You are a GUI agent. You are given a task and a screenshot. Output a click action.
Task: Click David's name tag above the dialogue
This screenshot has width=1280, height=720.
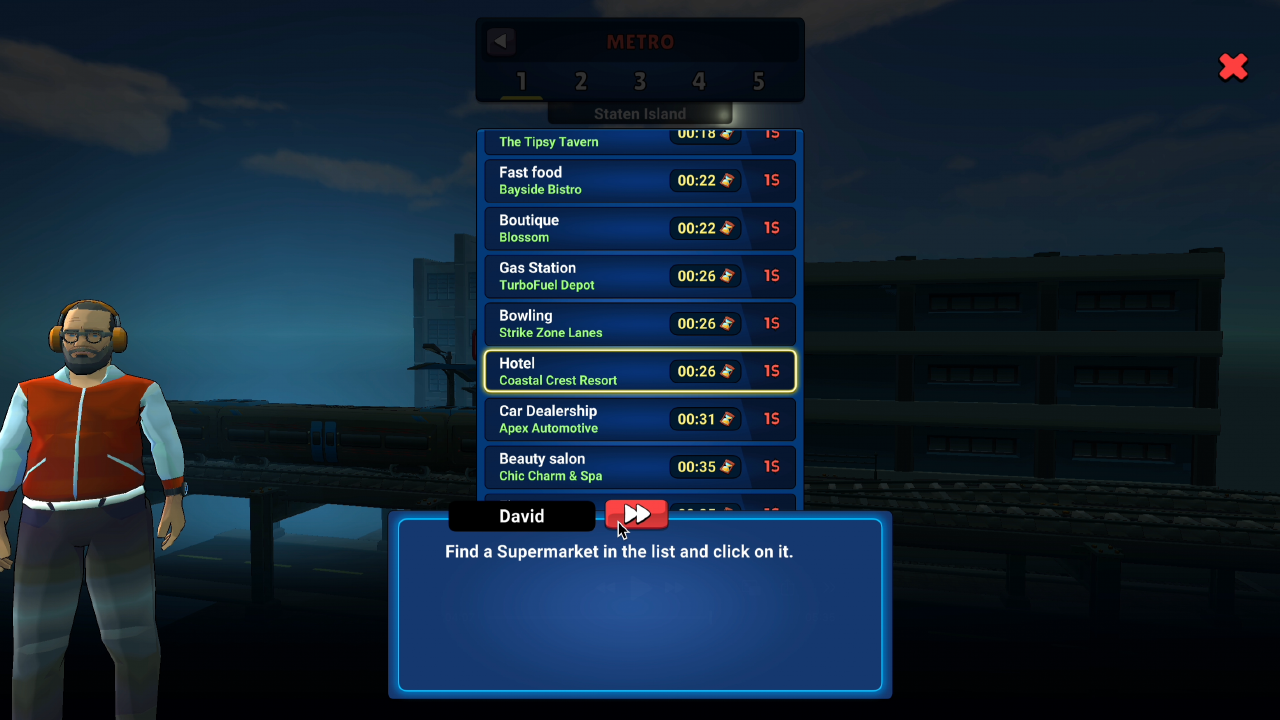coord(522,516)
